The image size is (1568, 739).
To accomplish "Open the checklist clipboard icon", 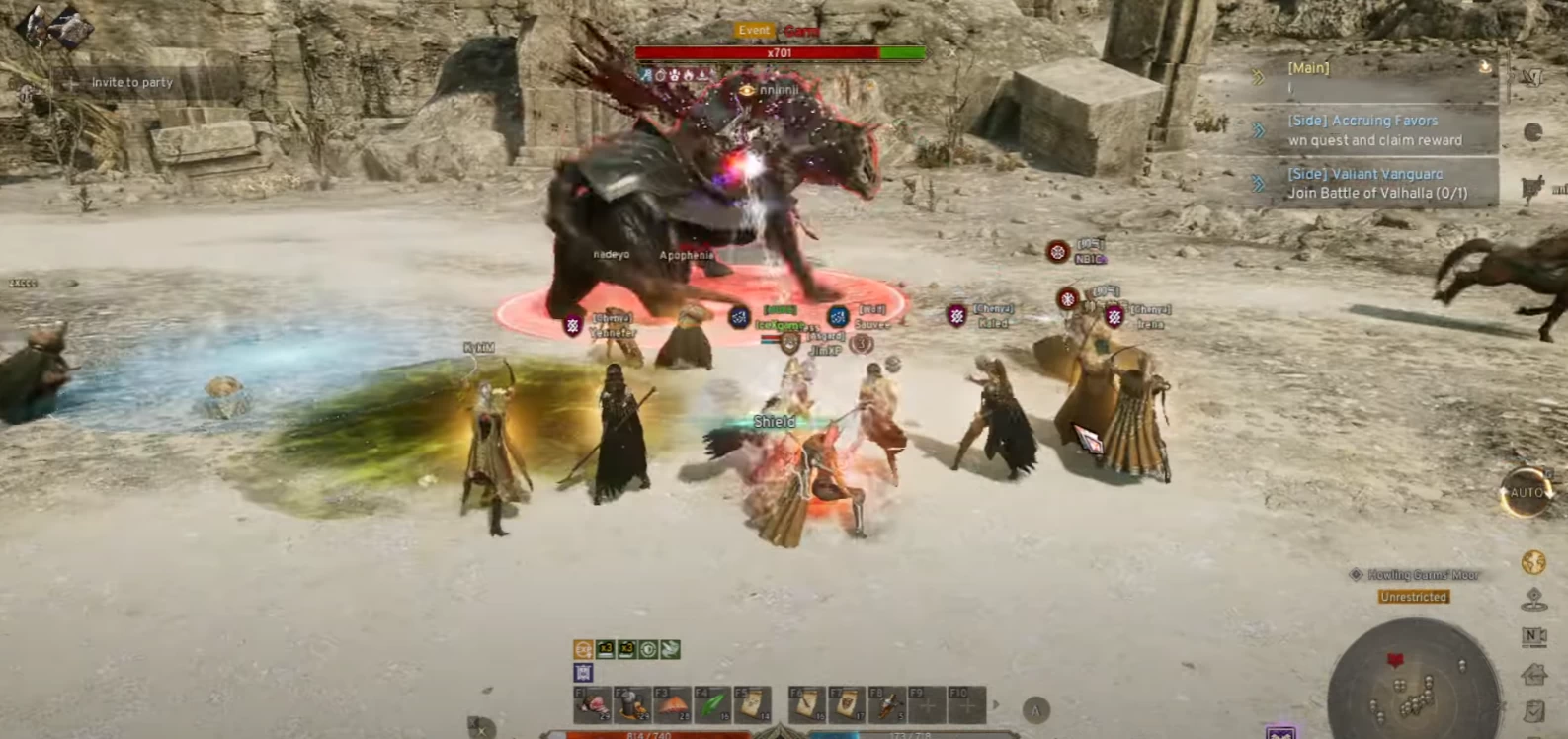I will 1533,711.
